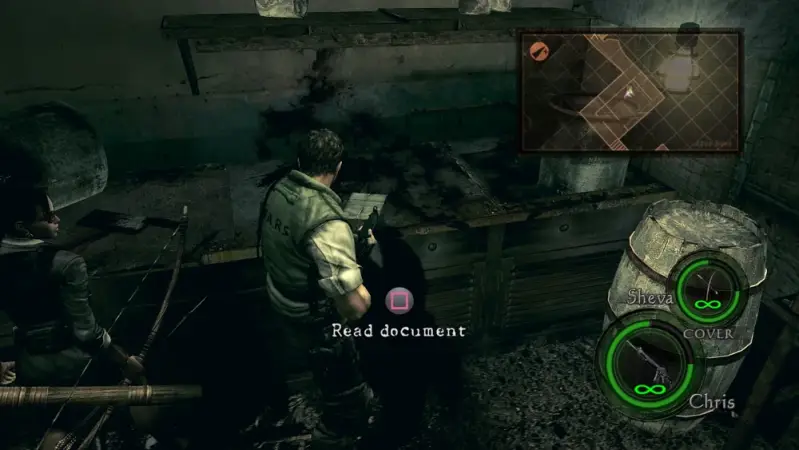Click the orange icon on the minimap

[x=537, y=49]
